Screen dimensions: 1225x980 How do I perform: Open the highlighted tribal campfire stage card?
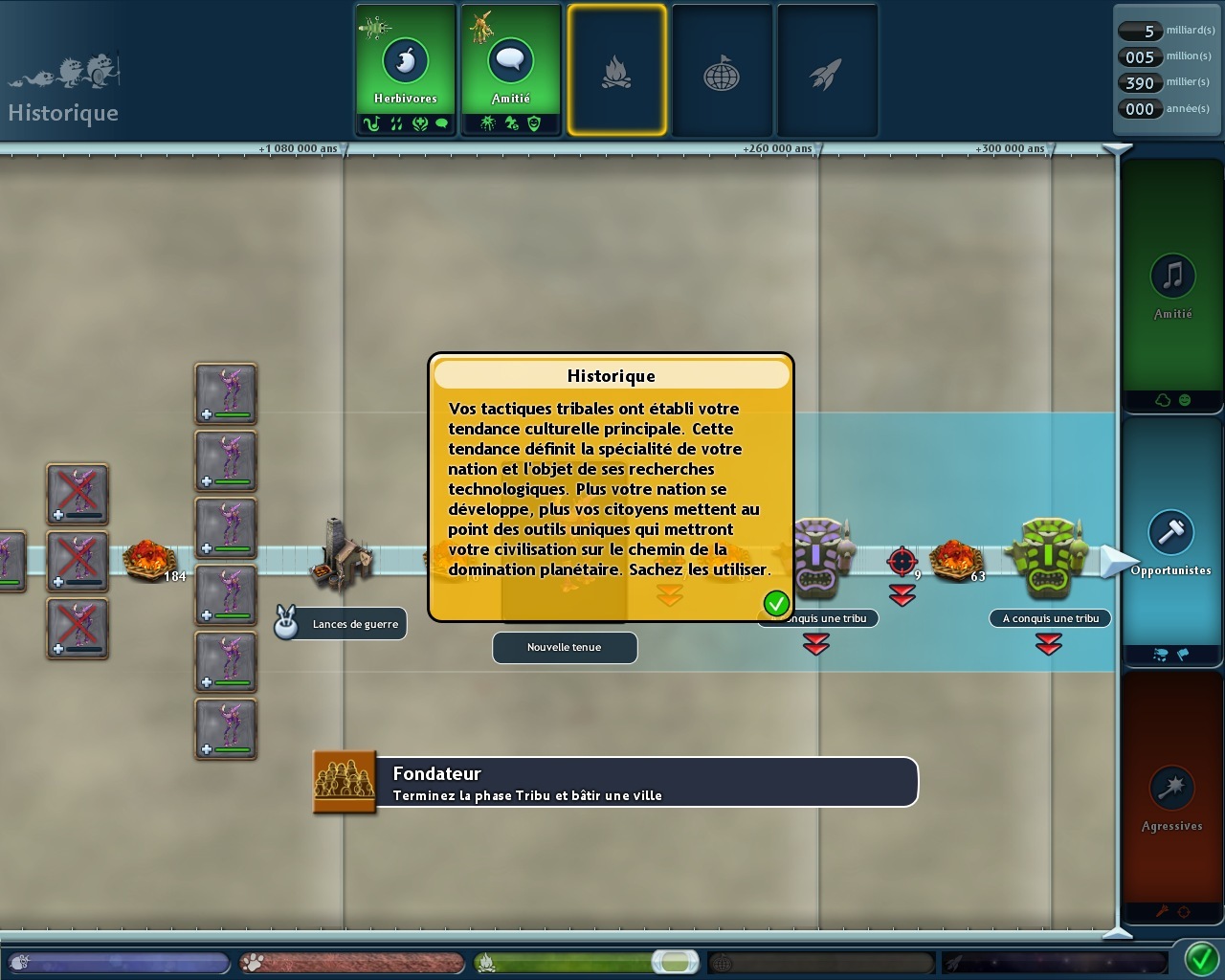(x=616, y=70)
